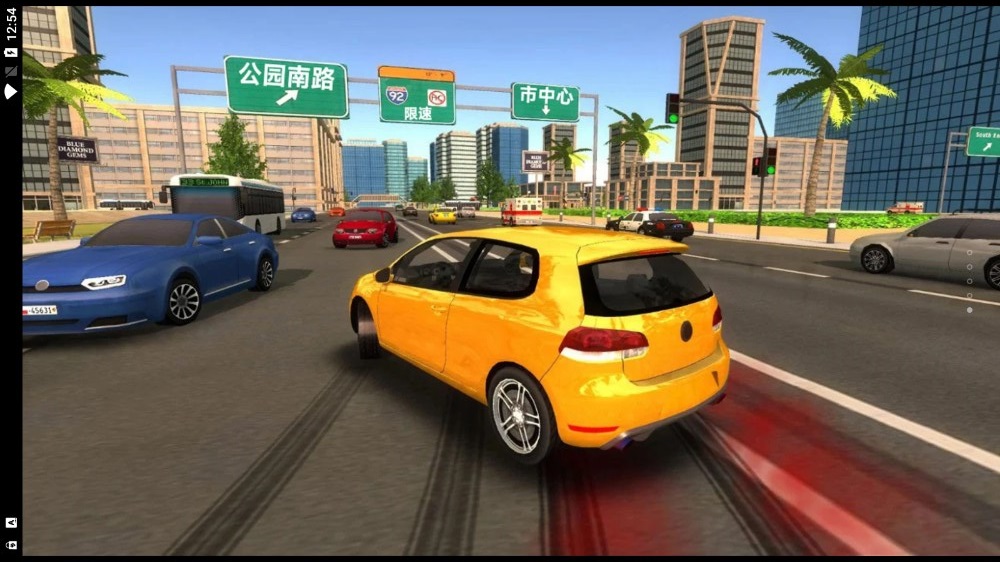Select the filled page indicator dot

pos(969,310)
